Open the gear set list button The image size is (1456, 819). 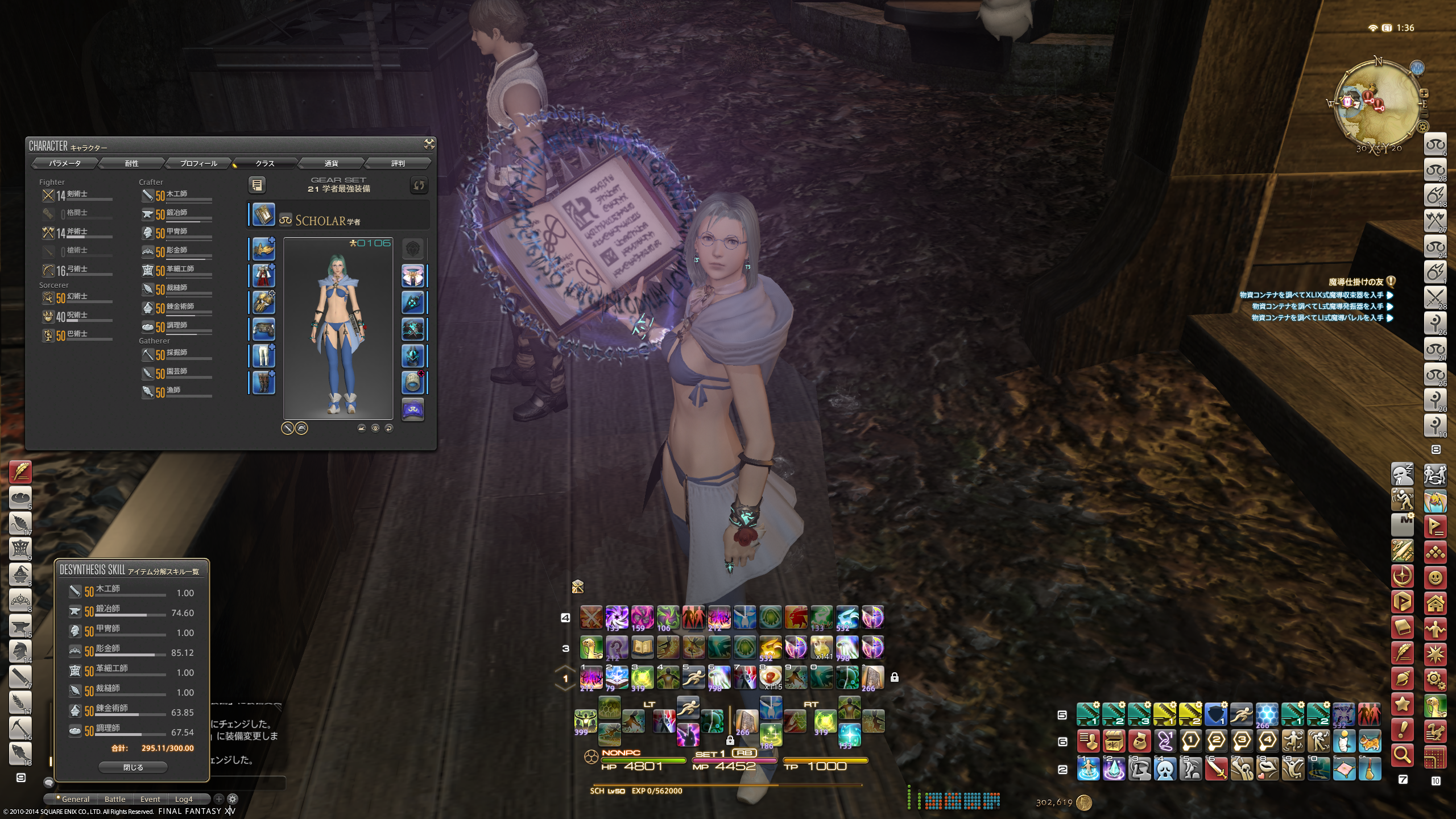[257, 185]
